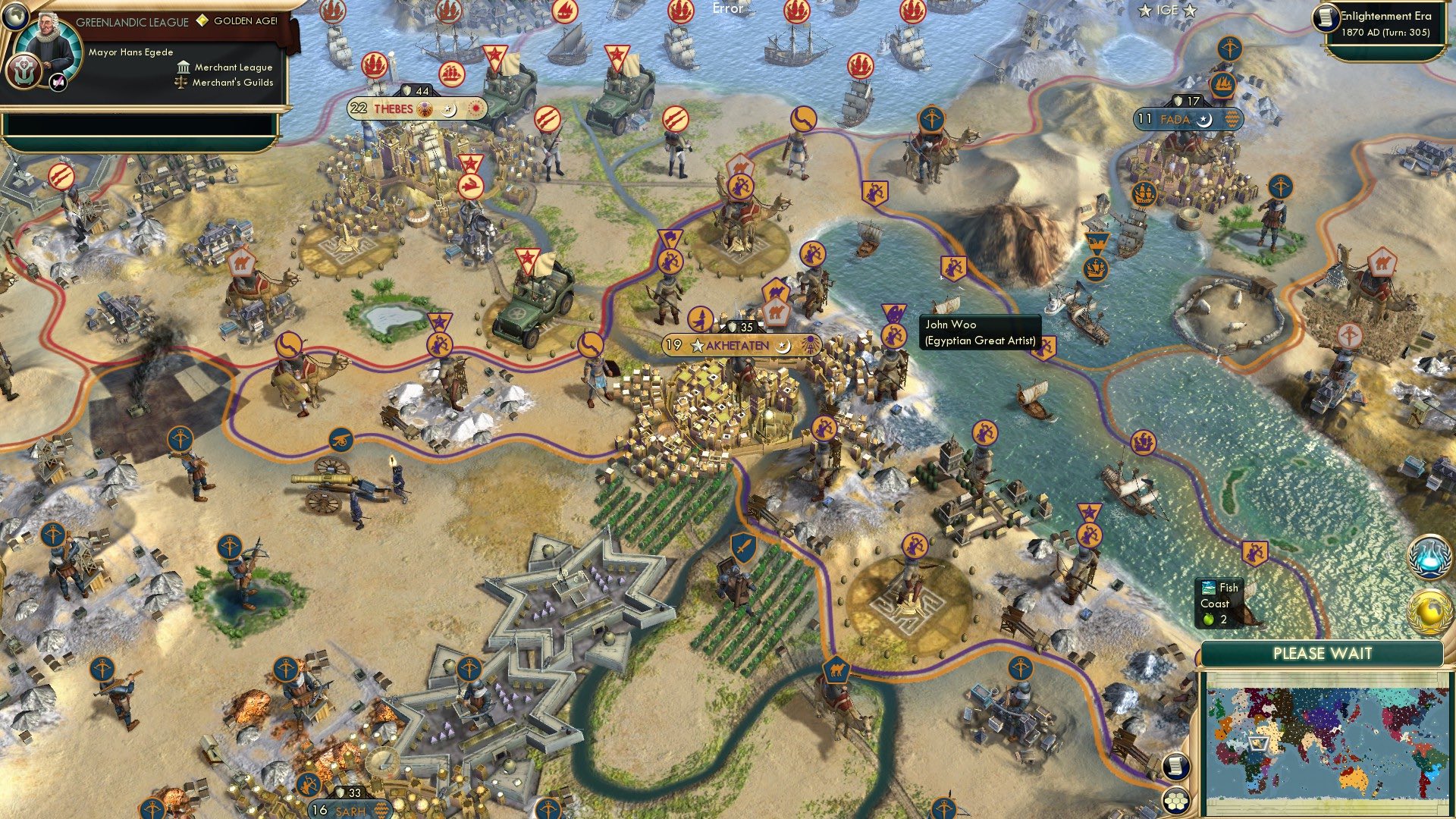
Task: Toggle the muted speech bubble on leader portrait
Action: click(58, 83)
